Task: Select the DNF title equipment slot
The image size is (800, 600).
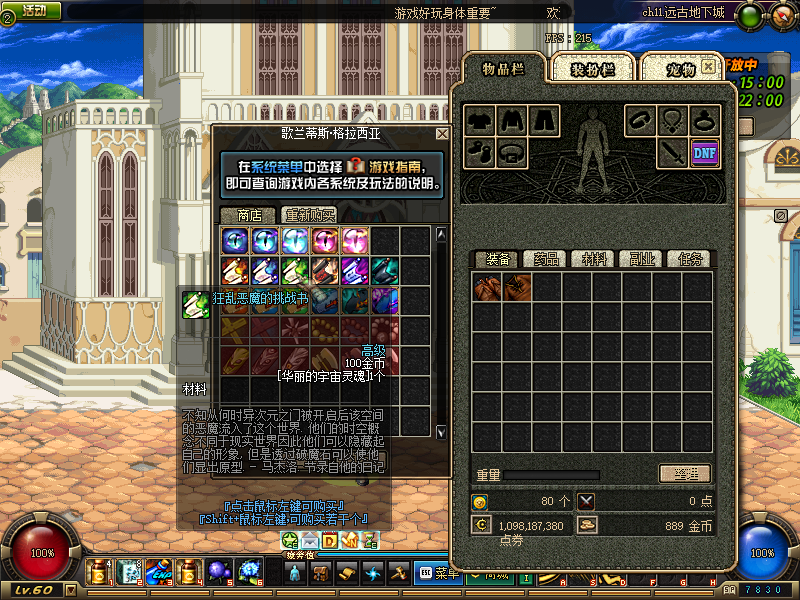Action: click(x=704, y=152)
